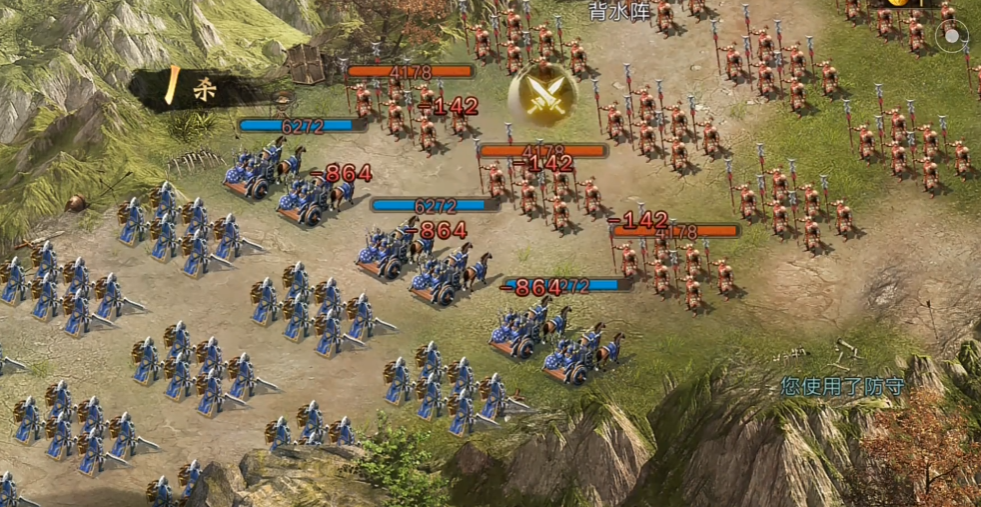Tap the floating assistive touch circle
Screen dimensions: 981x507
[952, 36]
